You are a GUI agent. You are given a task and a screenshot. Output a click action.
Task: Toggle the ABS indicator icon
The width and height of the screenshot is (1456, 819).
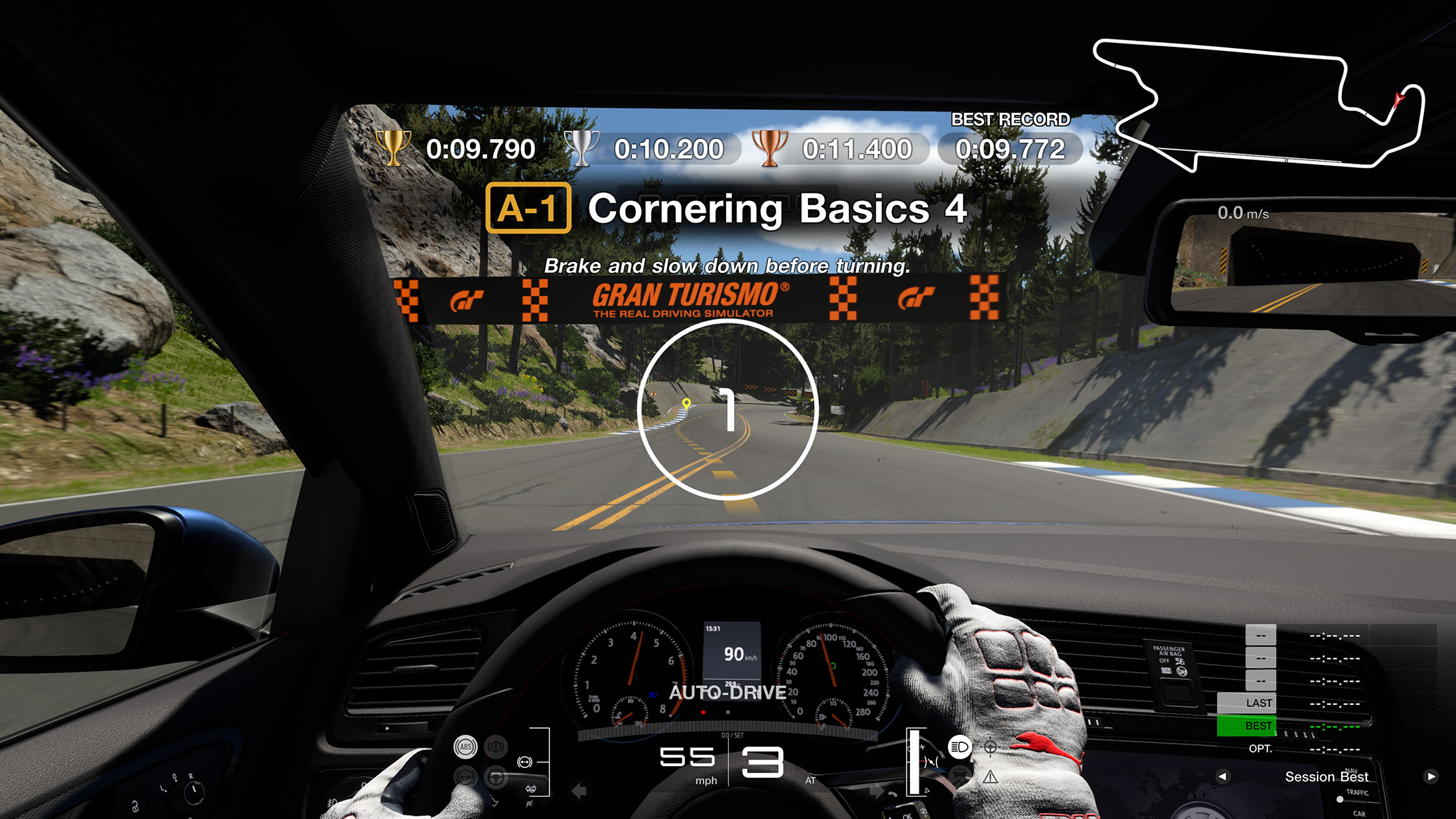[465, 747]
